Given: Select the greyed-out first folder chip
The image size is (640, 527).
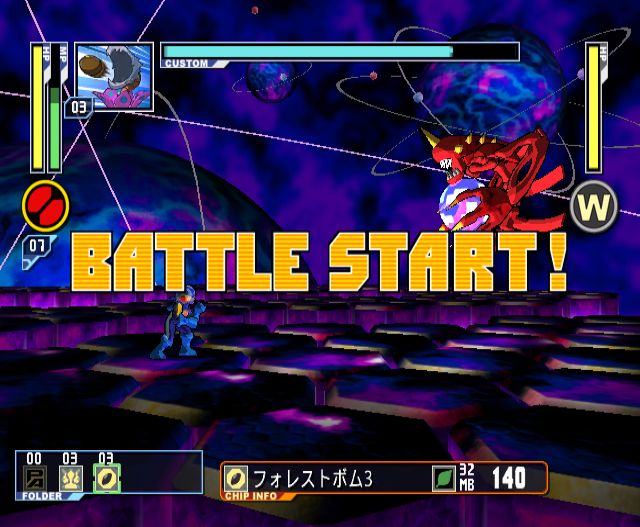Looking at the screenshot, I should pyautogui.click(x=35, y=480).
